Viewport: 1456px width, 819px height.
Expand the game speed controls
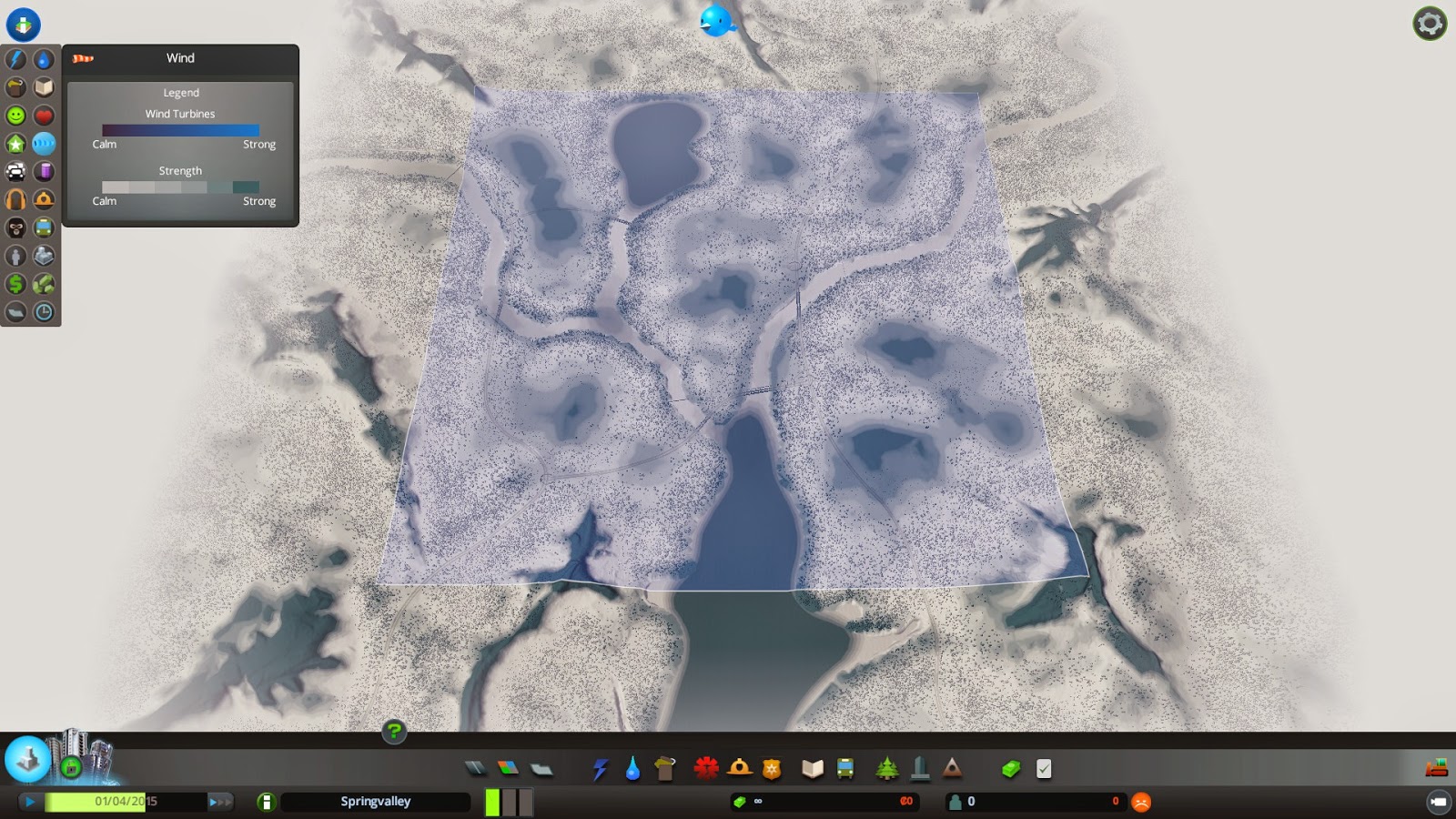click(219, 802)
